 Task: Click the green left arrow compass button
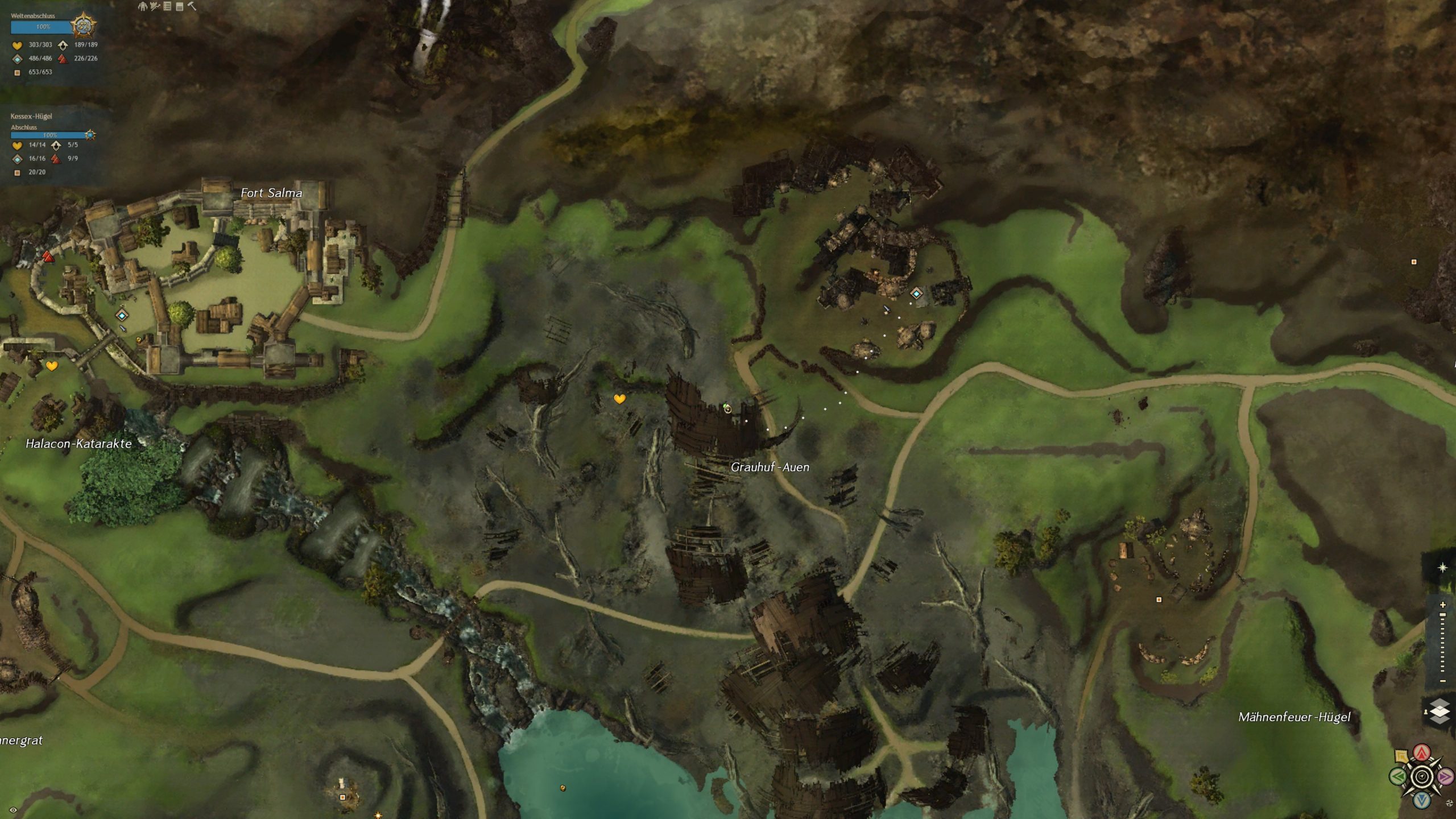pos(1398,776)
